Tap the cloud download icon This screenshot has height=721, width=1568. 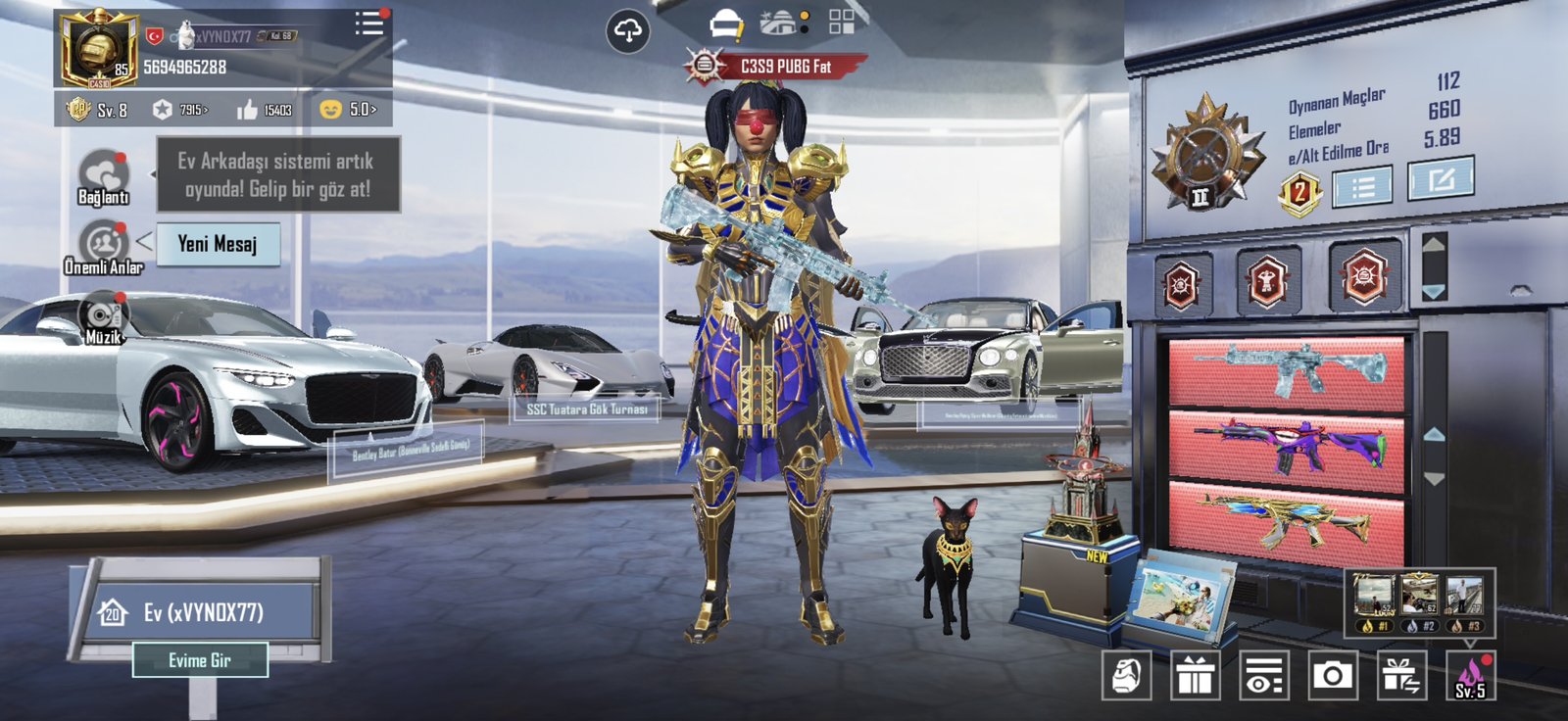point(627,31)
